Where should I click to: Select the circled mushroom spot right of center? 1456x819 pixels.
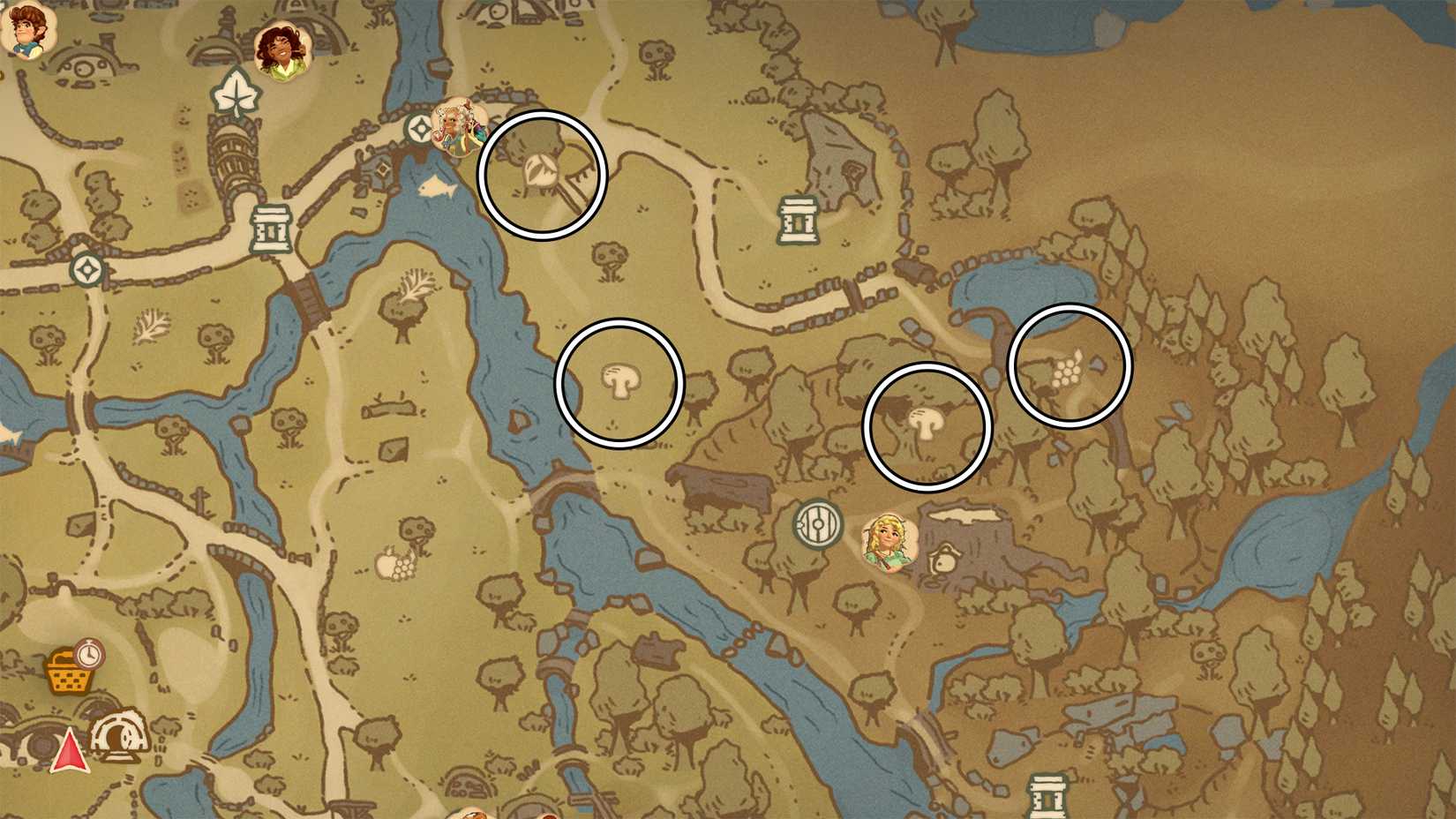[928, 424]
